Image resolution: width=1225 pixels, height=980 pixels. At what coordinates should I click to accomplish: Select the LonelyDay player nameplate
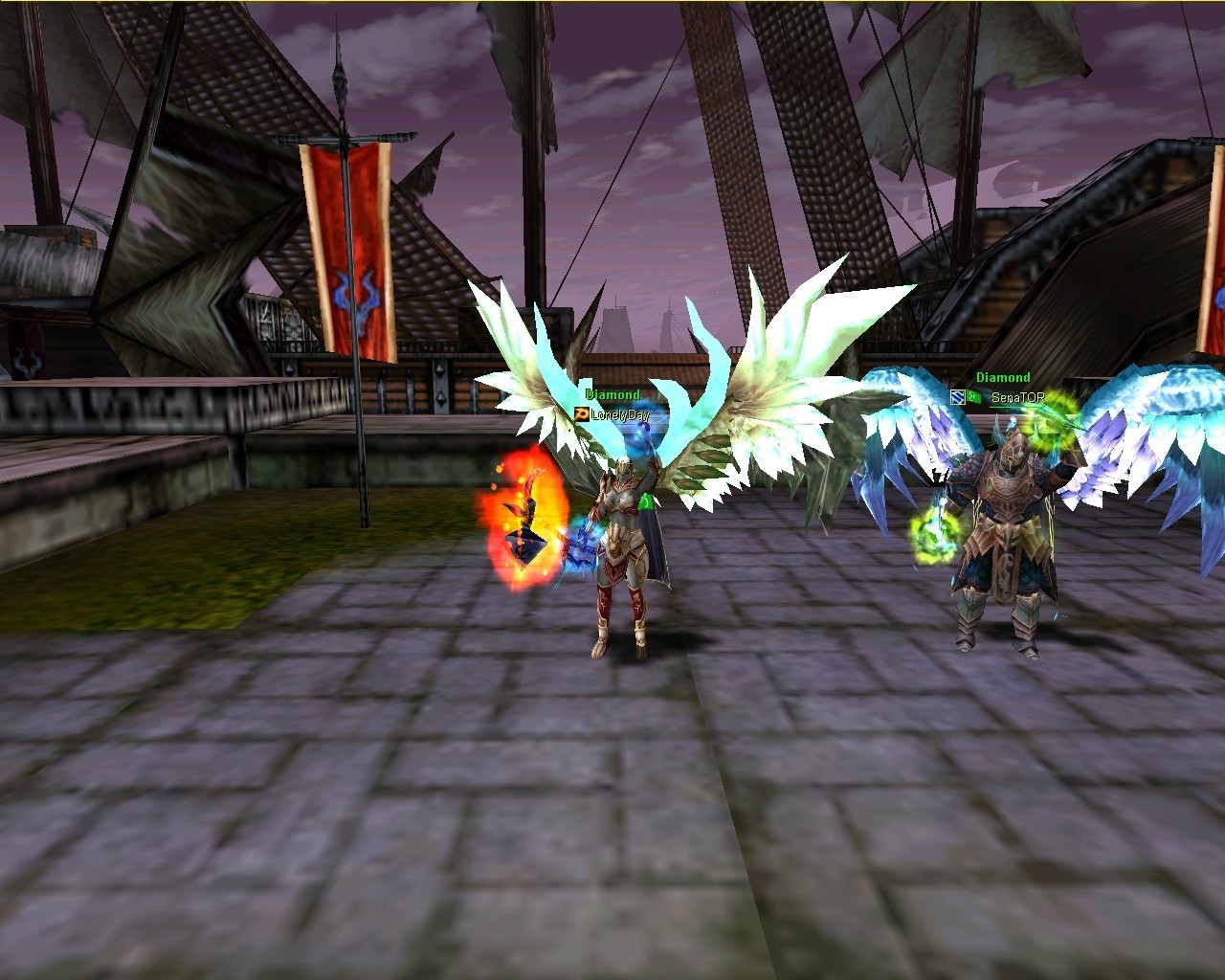coord(619,414)
